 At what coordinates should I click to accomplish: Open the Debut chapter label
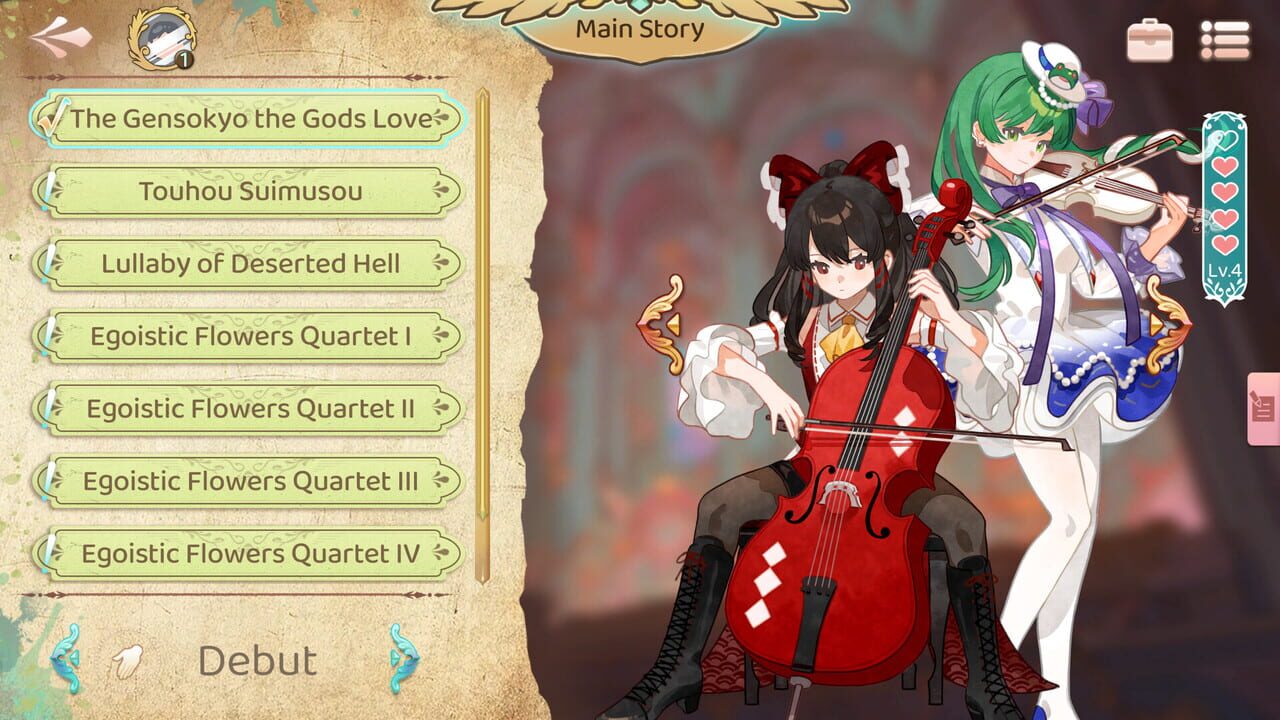tap(255, 659)
